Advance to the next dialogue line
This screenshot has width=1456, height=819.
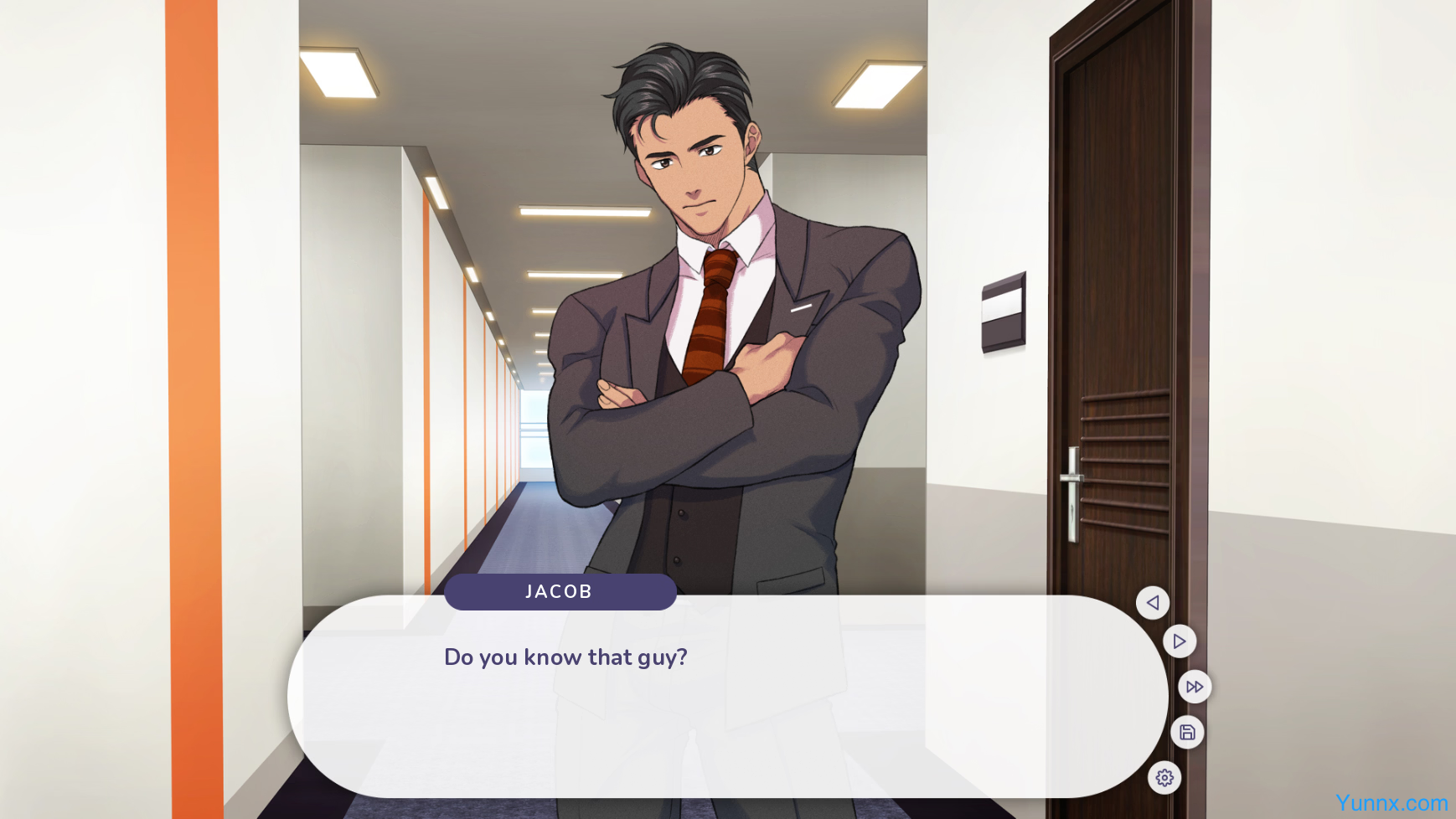1179,641
